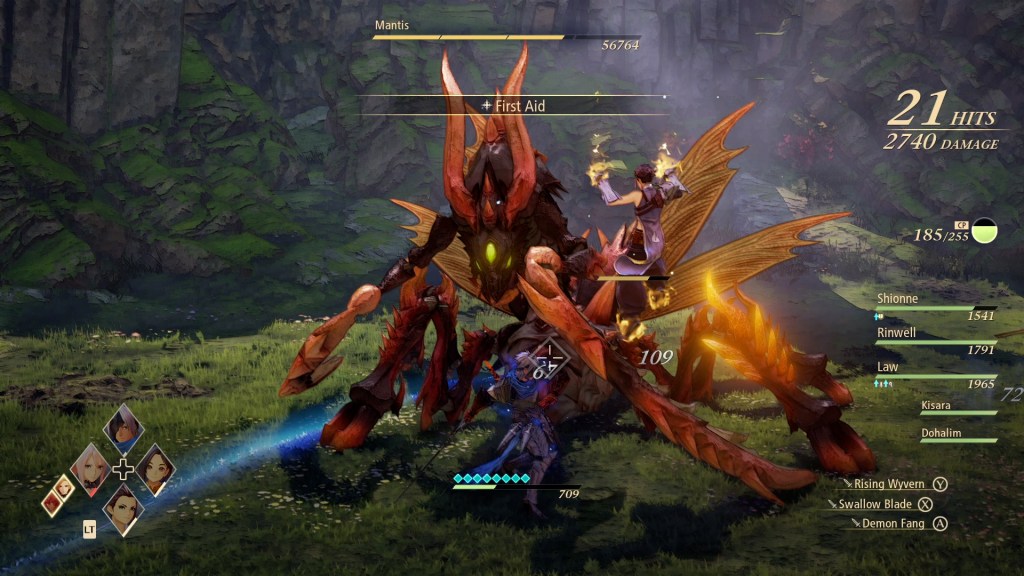Choose Law's boost attack portrait
This screenshot has height=576, width=1024.
point(124,507)
